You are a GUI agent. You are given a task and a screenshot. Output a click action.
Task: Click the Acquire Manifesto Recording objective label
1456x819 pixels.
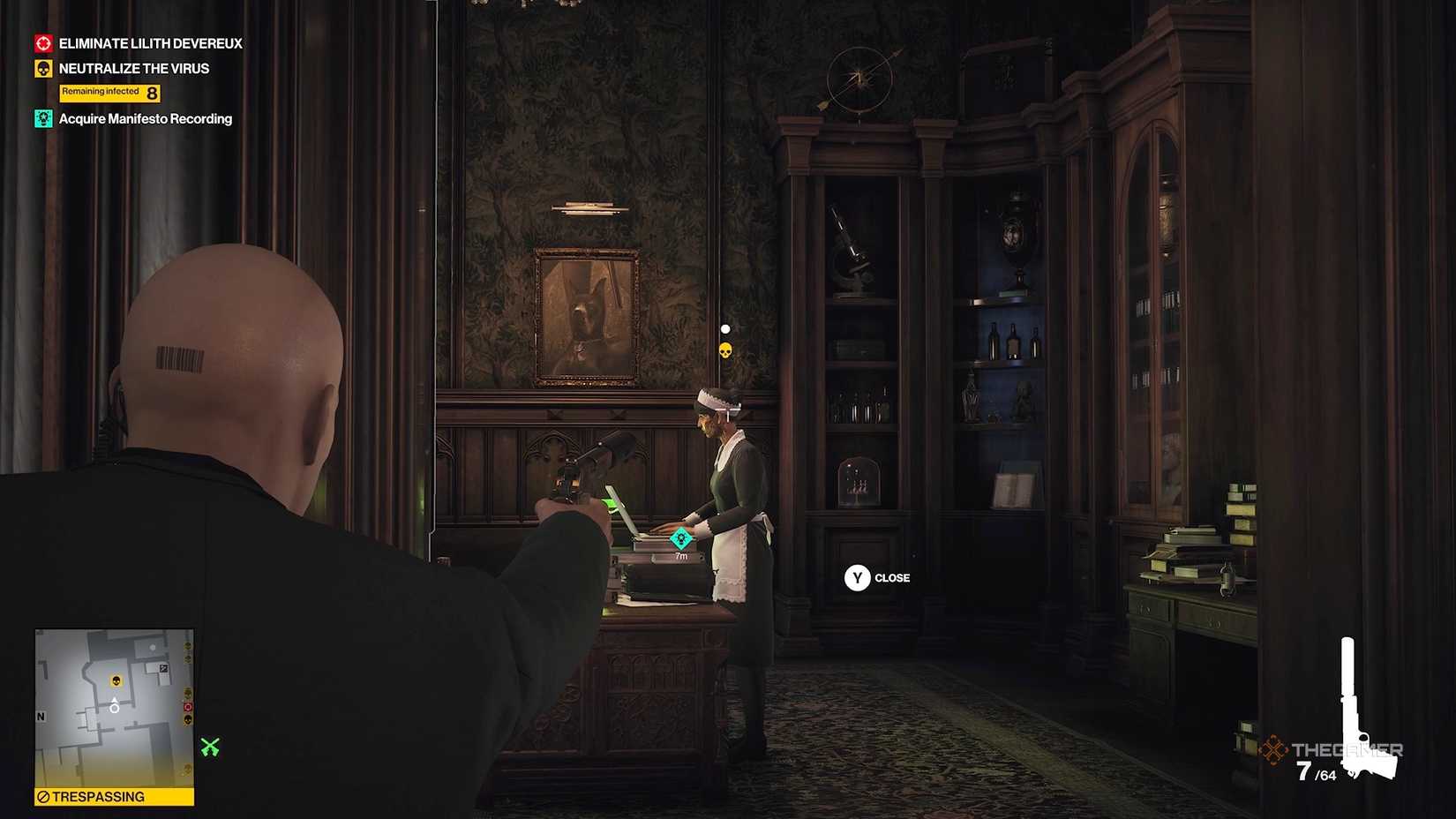pos(145,117)
